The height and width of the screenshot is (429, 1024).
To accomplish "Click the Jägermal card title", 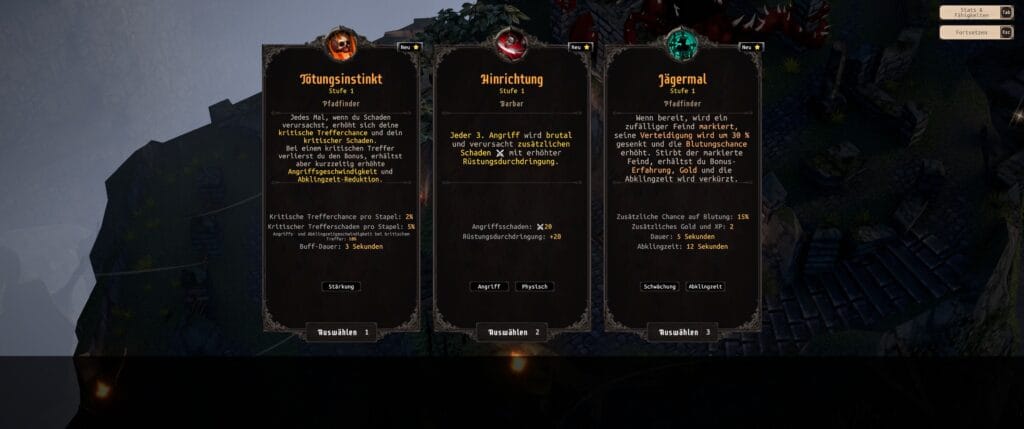I will tap(683, 79).
